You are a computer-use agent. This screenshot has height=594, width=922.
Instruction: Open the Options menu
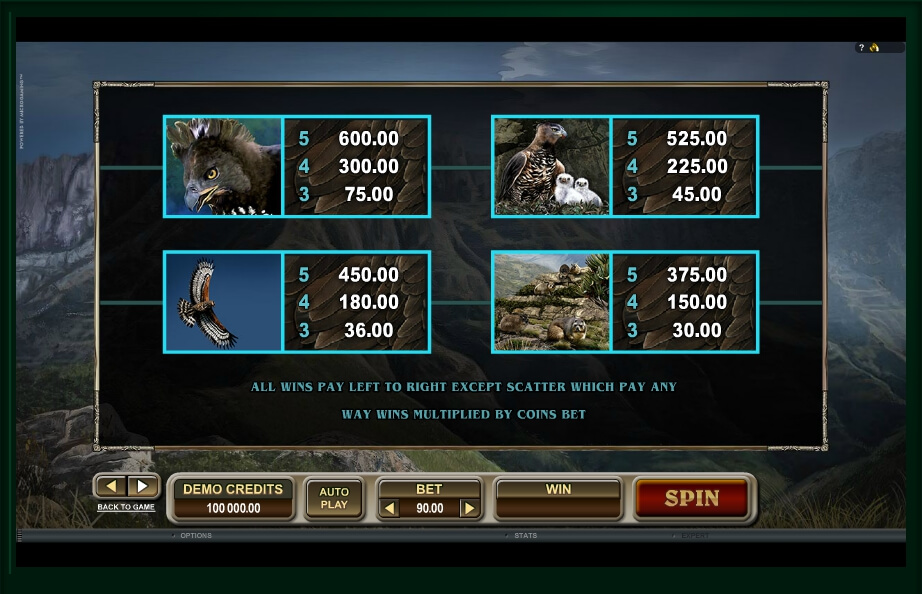pyautogui.click(x=195, y=536)
